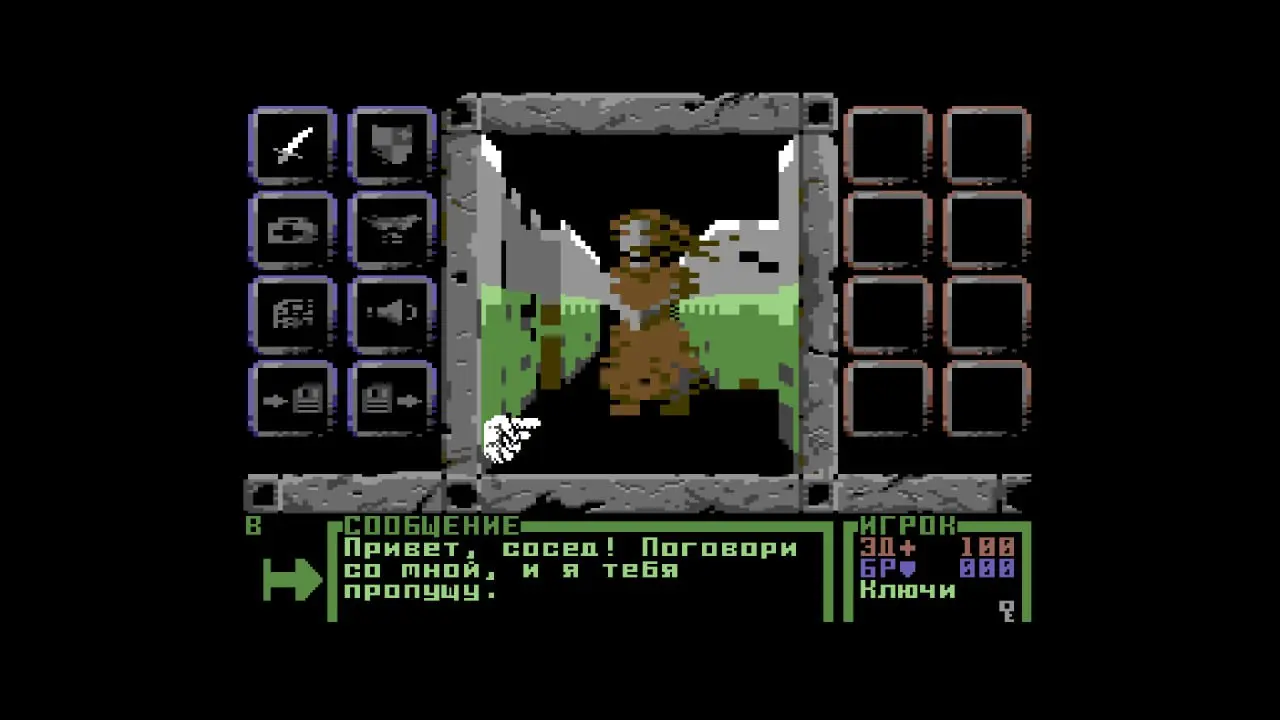1280x720 pixels.
Task: Select the eagle ability icon
Action: tap(391, 230)
